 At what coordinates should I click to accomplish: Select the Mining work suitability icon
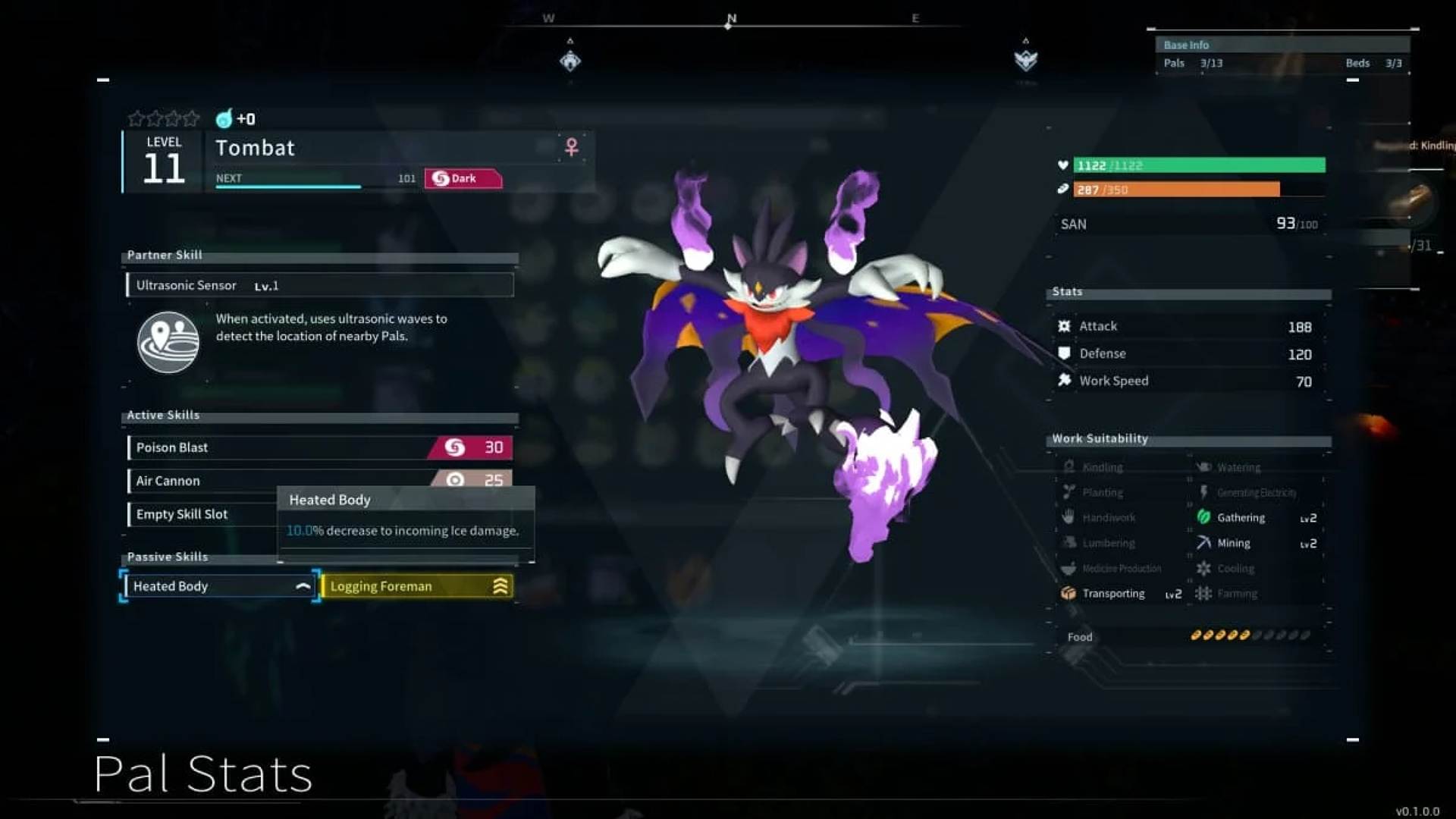click(x=1205, y=542)
